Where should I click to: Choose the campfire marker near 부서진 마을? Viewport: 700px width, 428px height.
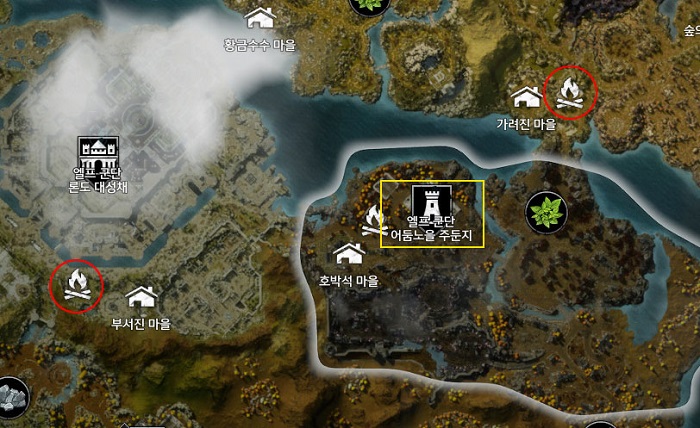(x=76, y=285)
